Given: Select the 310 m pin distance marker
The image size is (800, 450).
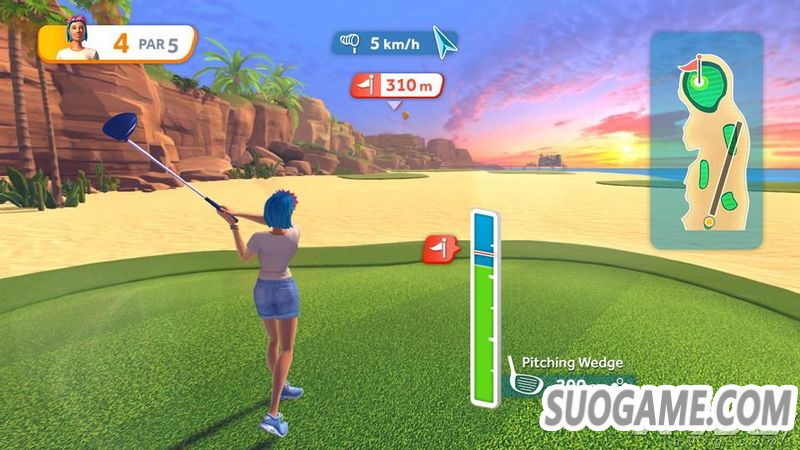Looking at the screenshot, I should 396,86.
